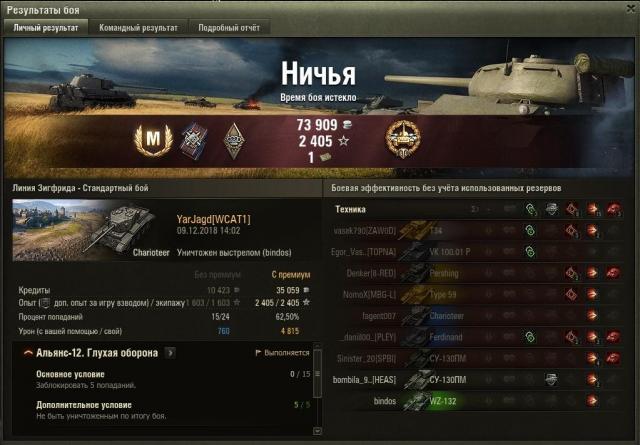Show the Подробный отчёт tab
The width and height of the screenshot is (640, 445).
coord(228,28)
